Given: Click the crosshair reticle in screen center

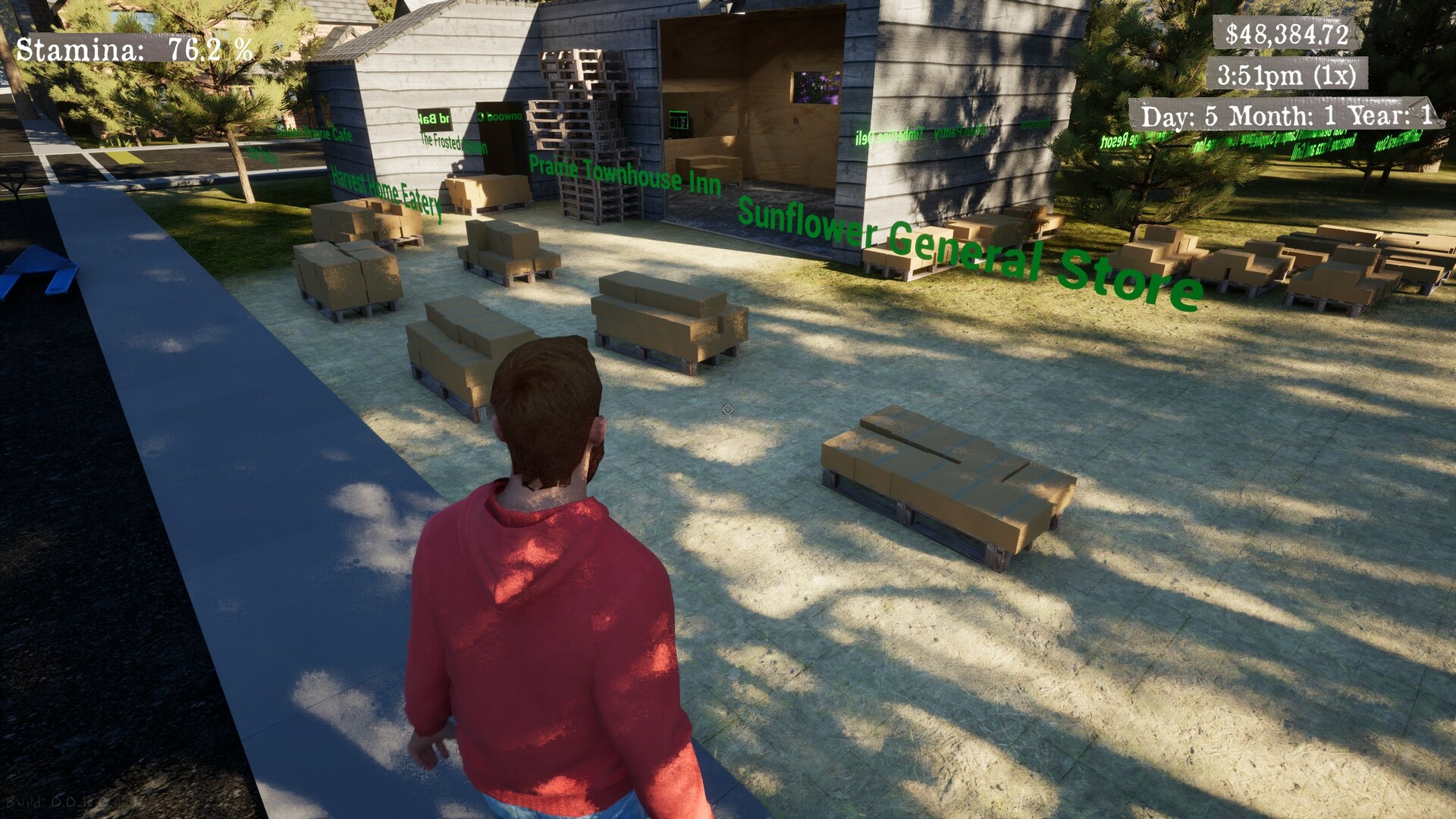Looking at the screenshot, I should [728, 409].
